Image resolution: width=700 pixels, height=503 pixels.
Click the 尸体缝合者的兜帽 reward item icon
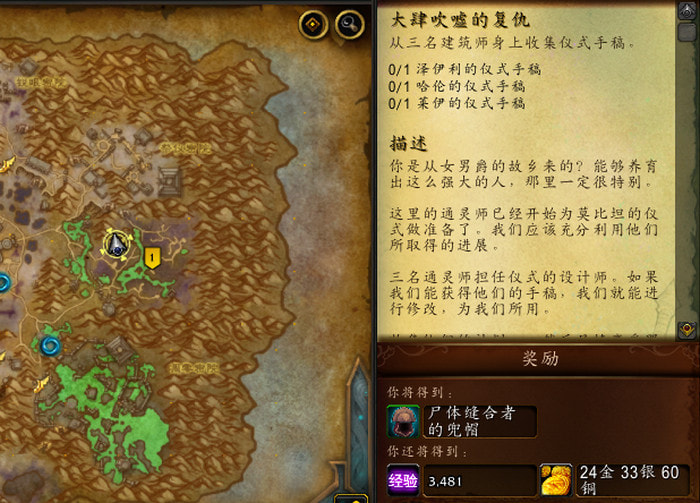pos(403,421)
